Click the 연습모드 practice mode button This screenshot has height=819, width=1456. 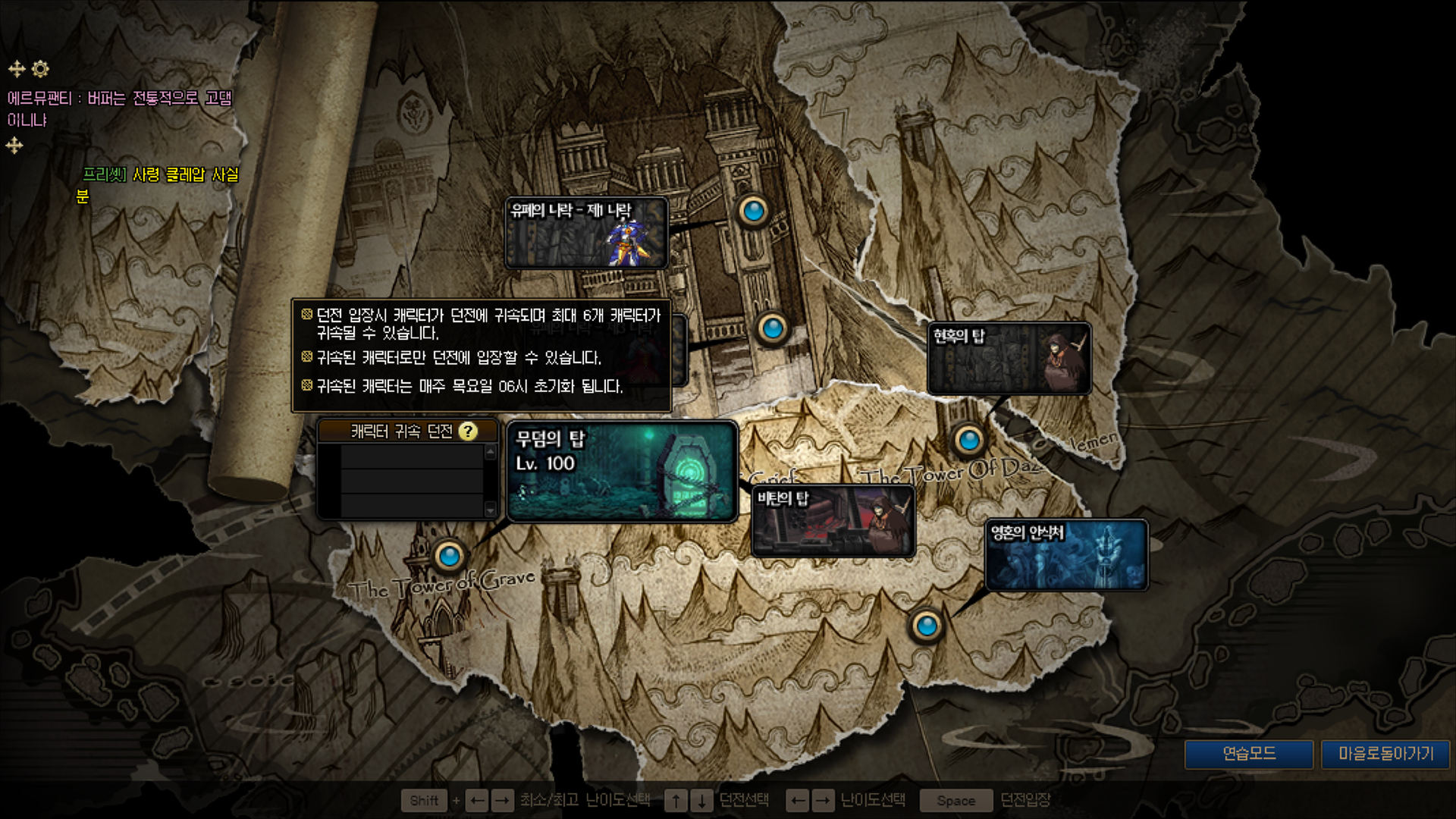click(x=1249, y=754)
